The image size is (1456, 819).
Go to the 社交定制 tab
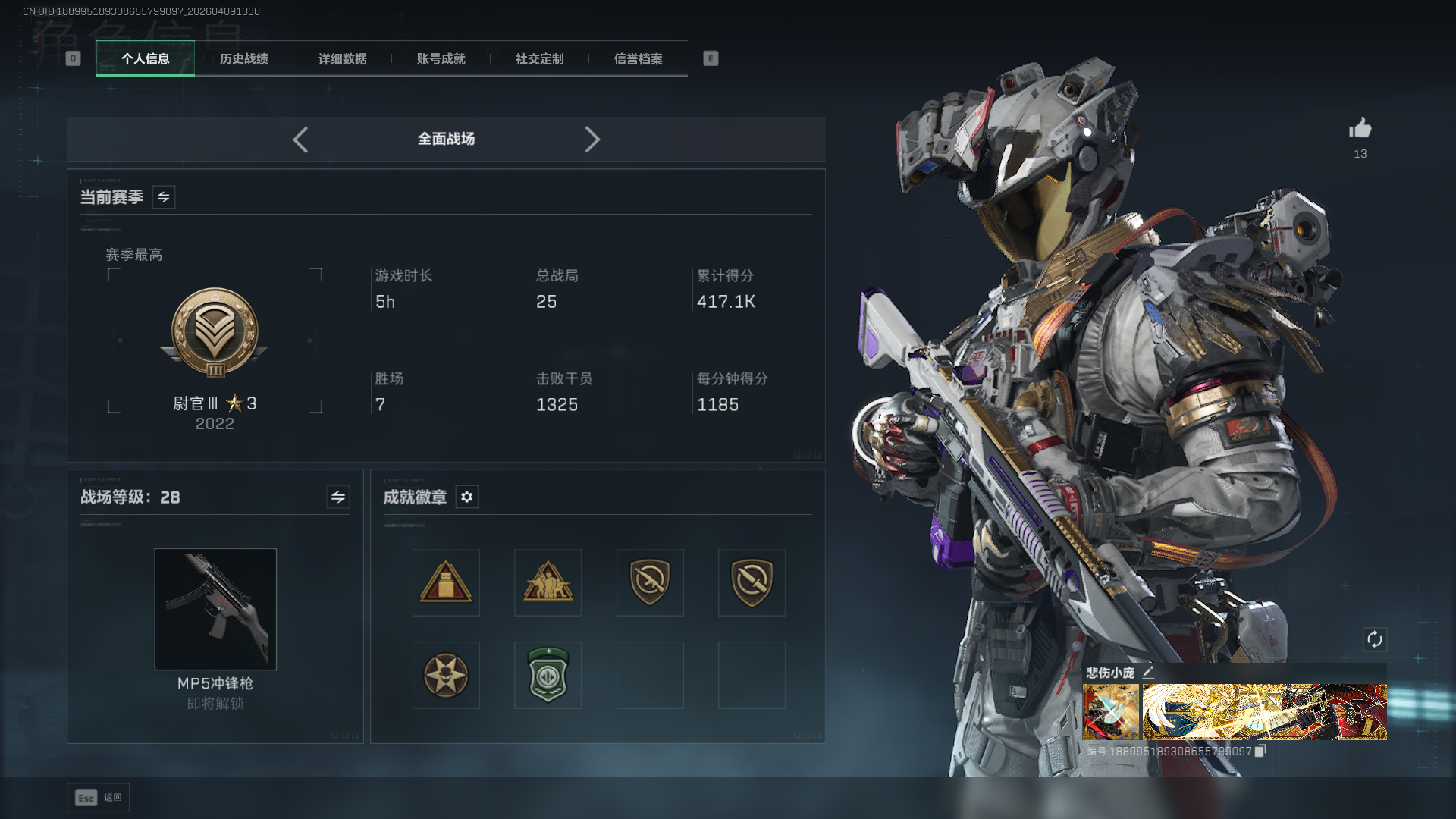pyautogui.click(x=539, y=59)
